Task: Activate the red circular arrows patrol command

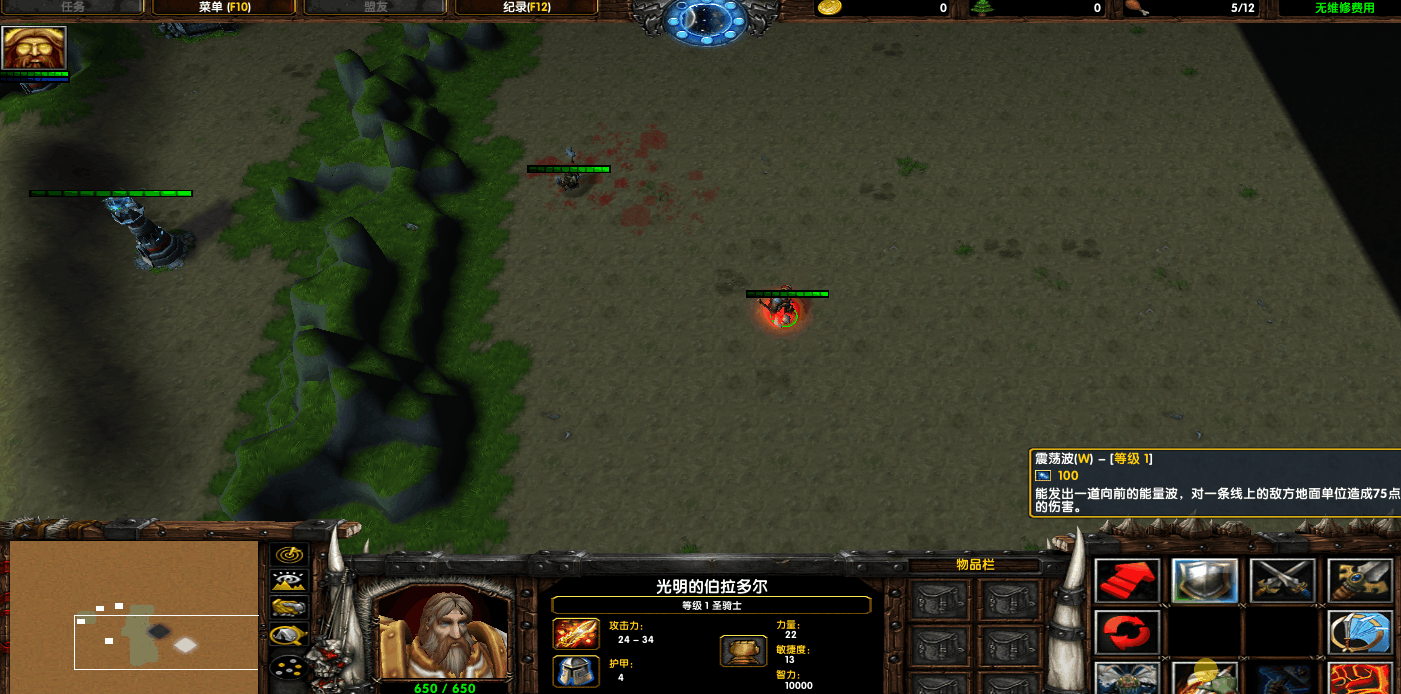Action: (x=1127, y=632)
